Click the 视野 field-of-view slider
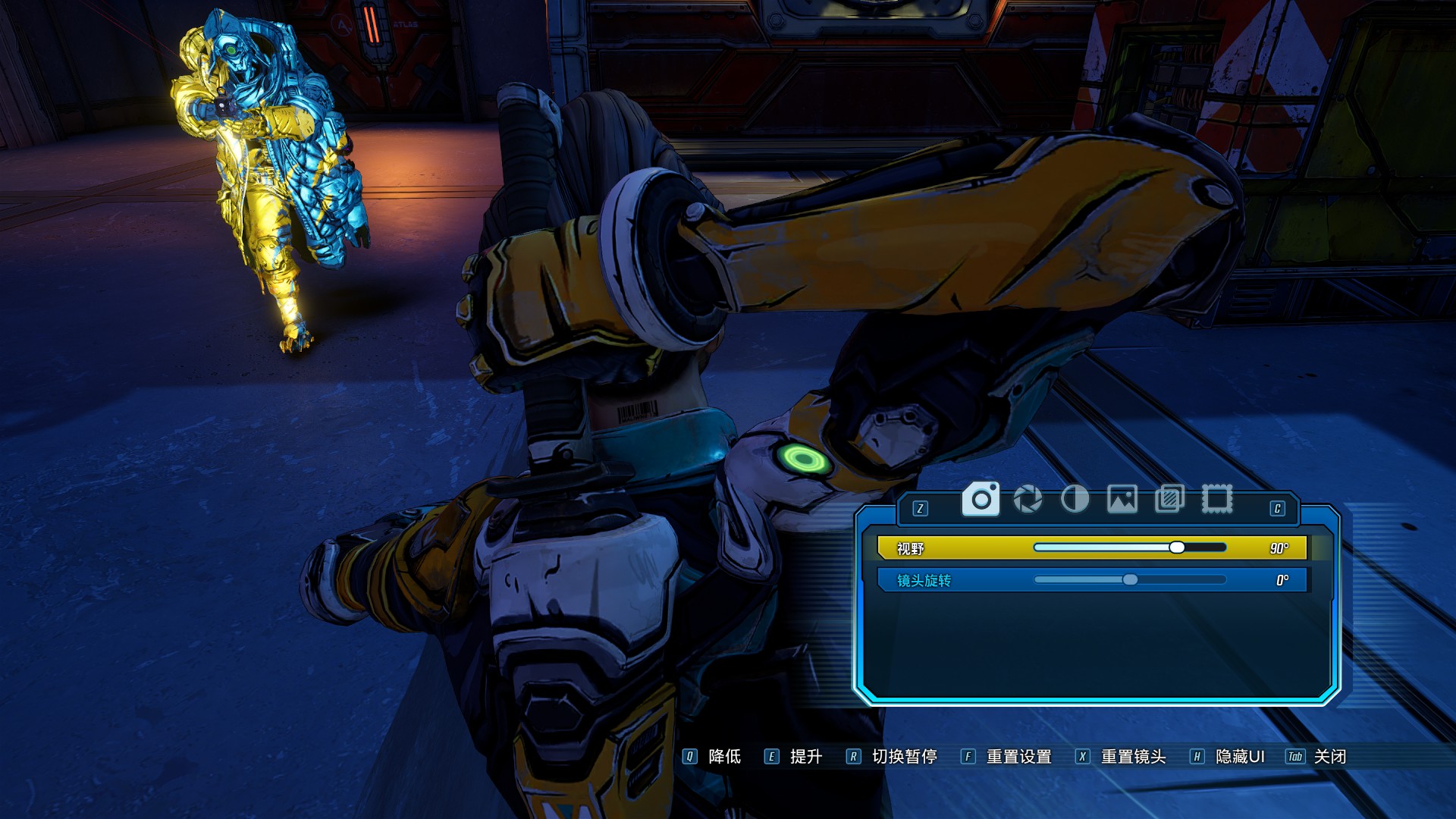This screenshot has width=1456, height=819. tap(1129, 548)
